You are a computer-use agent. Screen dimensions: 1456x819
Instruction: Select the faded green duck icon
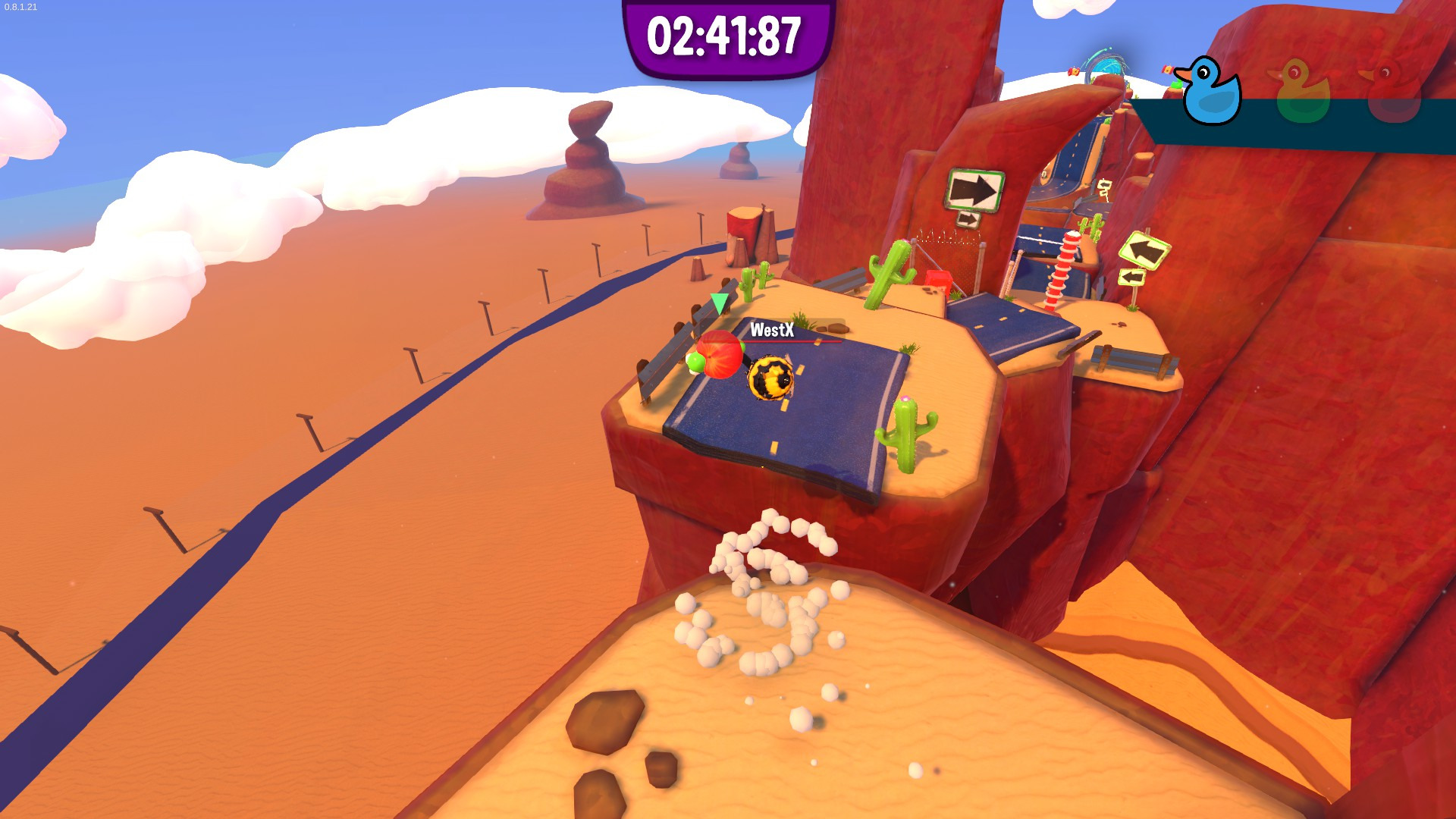(x=1302, y=93)
